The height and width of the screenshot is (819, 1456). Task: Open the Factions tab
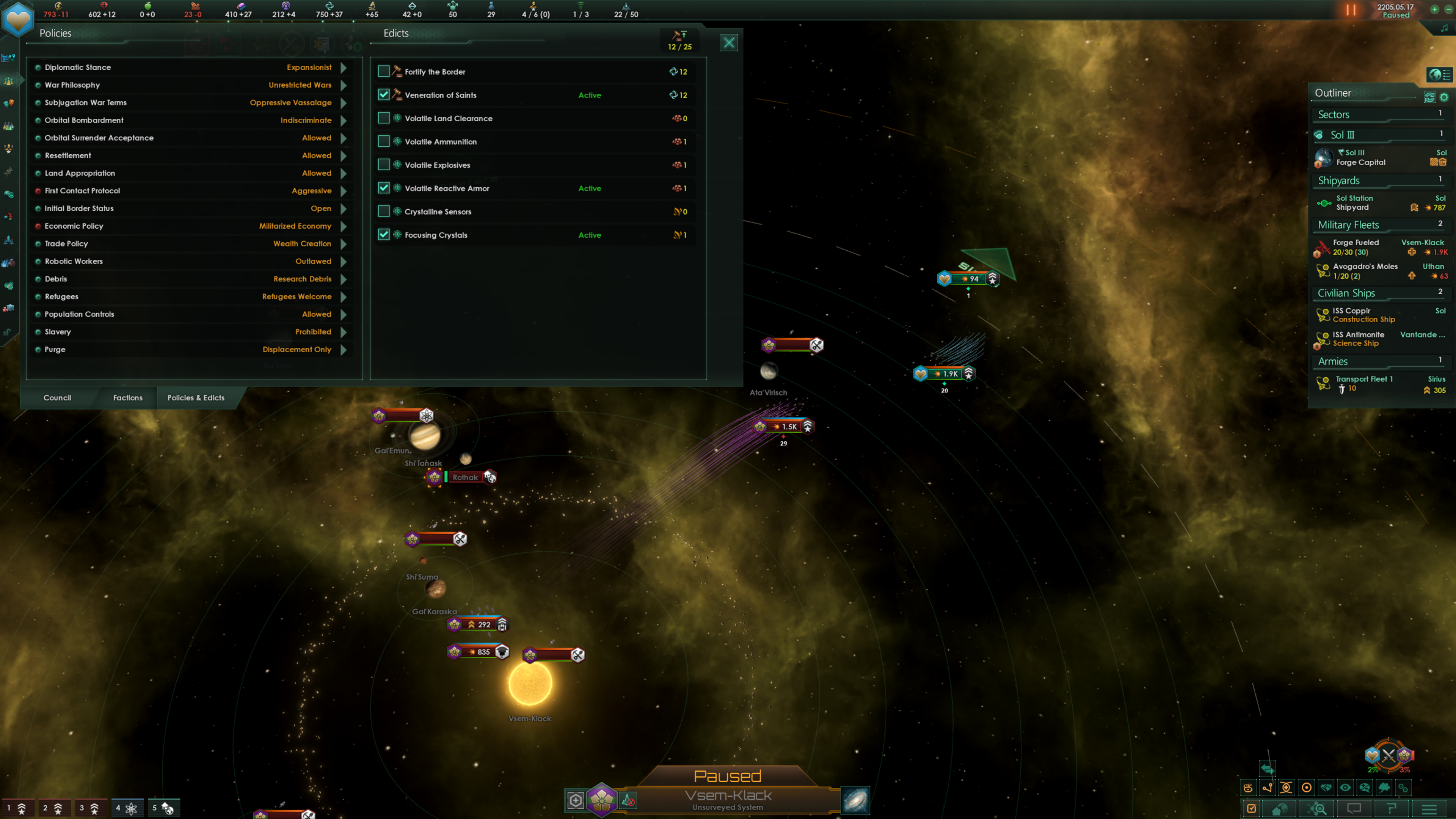128,397
